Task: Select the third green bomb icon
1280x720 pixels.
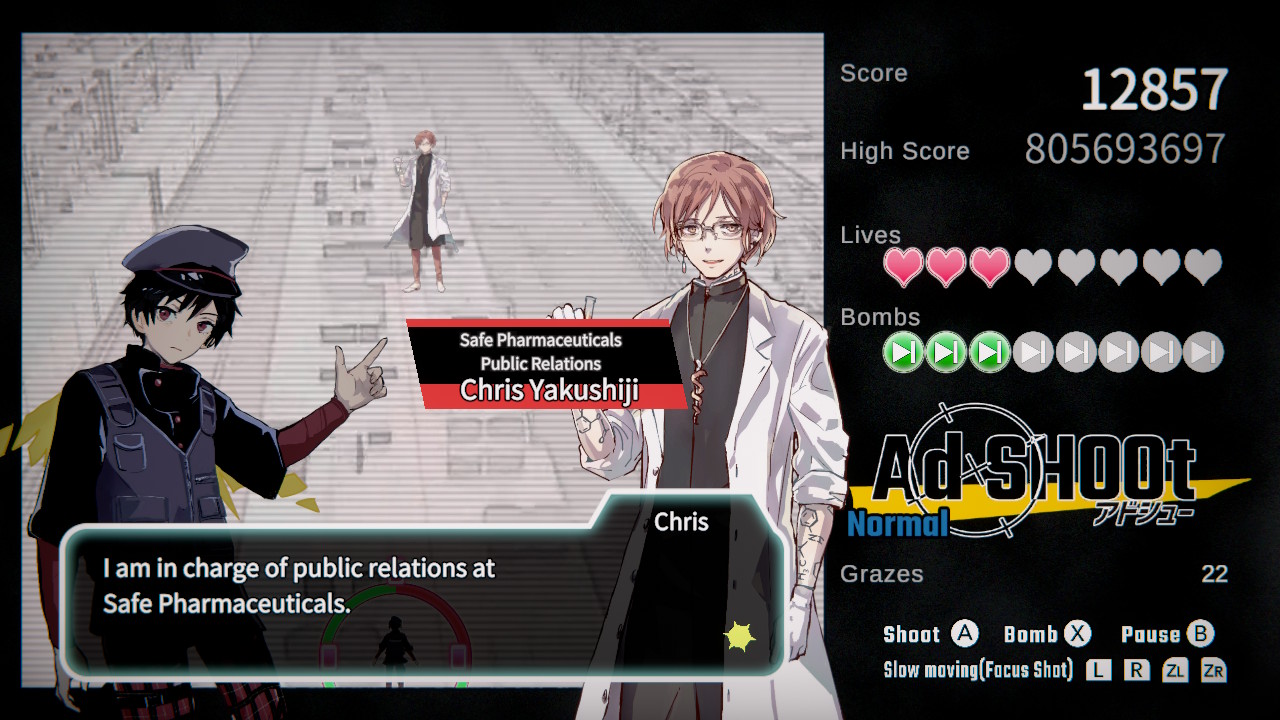Action: tap(988, 351)
